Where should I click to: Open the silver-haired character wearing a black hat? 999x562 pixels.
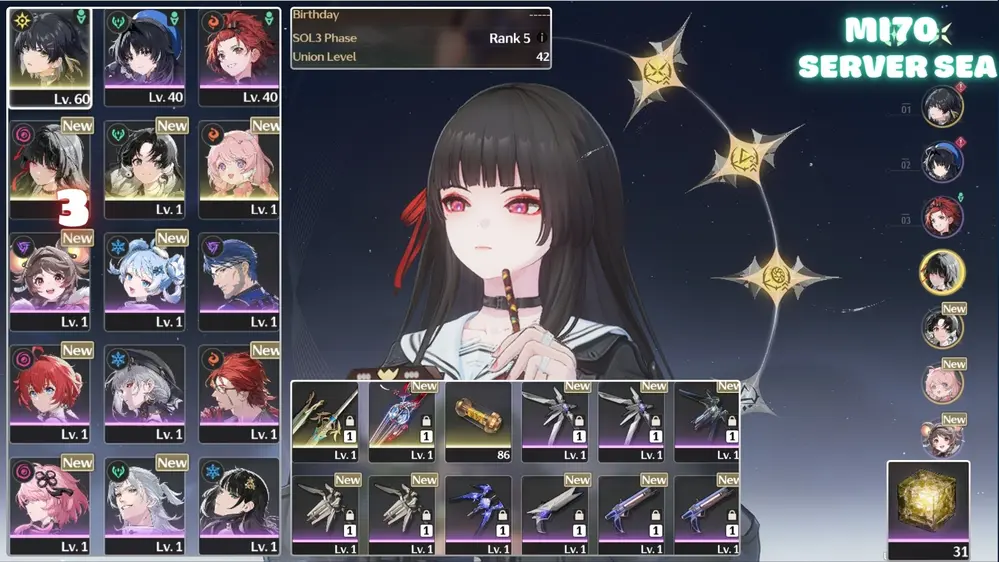click(x=145, y=392)
